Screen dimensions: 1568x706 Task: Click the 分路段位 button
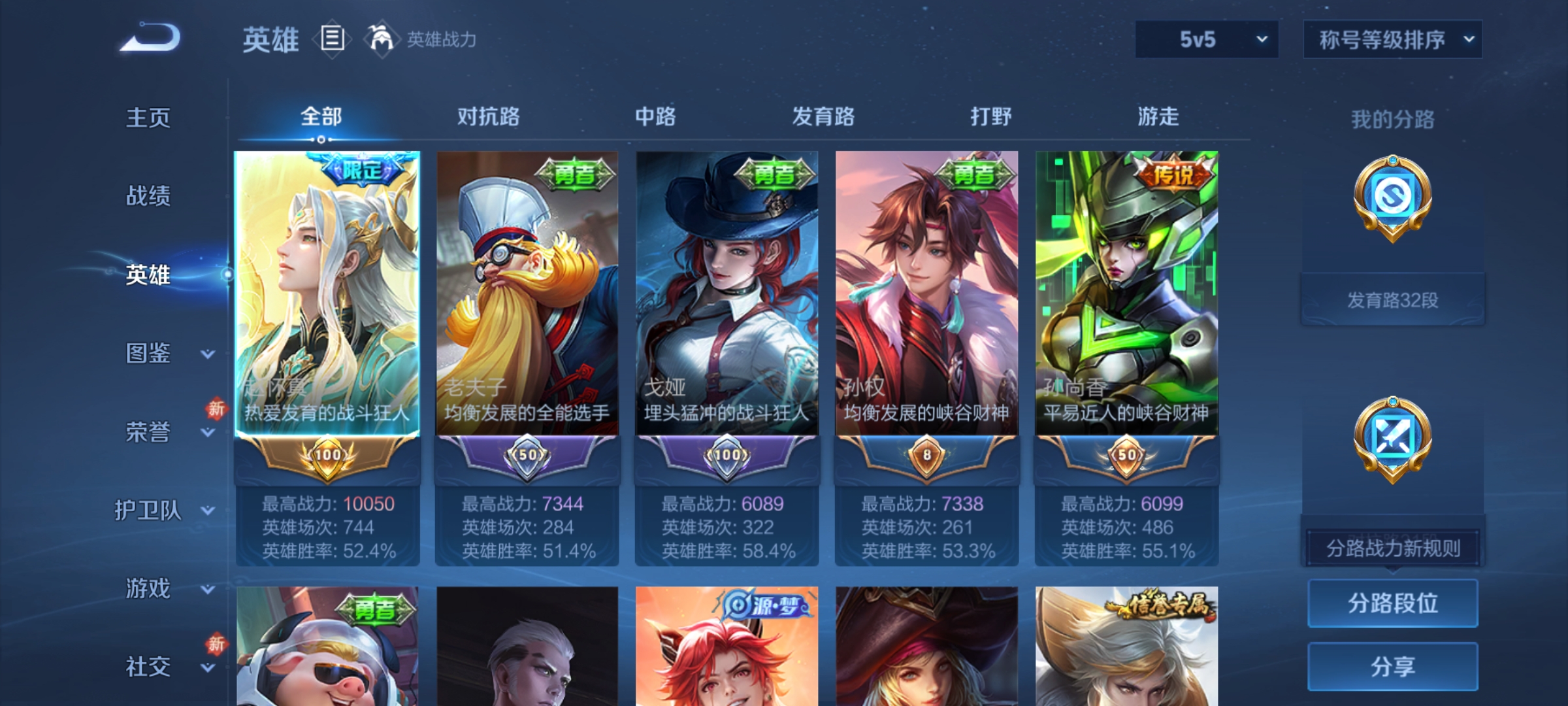(x=1392, y=603)
